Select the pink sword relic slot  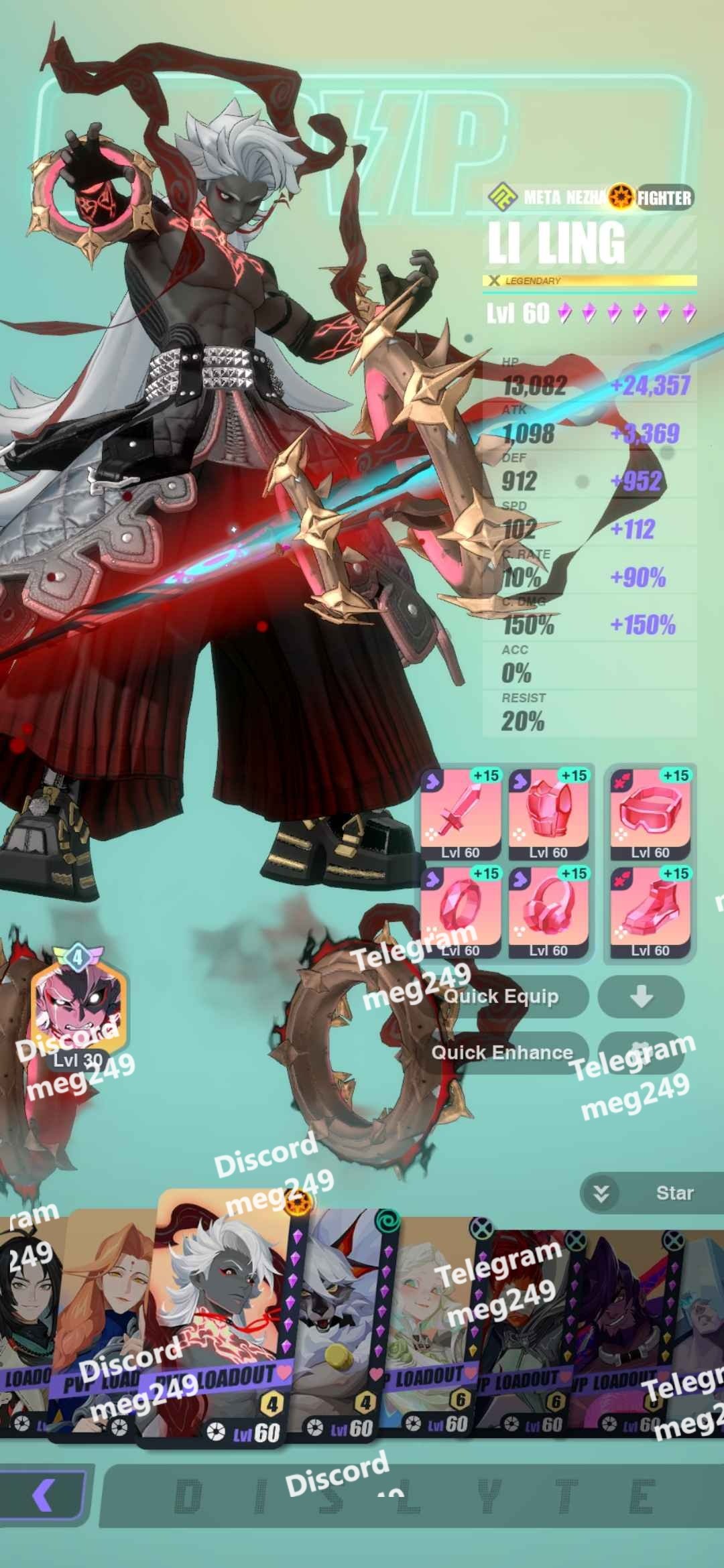click(x=461, y=814)
